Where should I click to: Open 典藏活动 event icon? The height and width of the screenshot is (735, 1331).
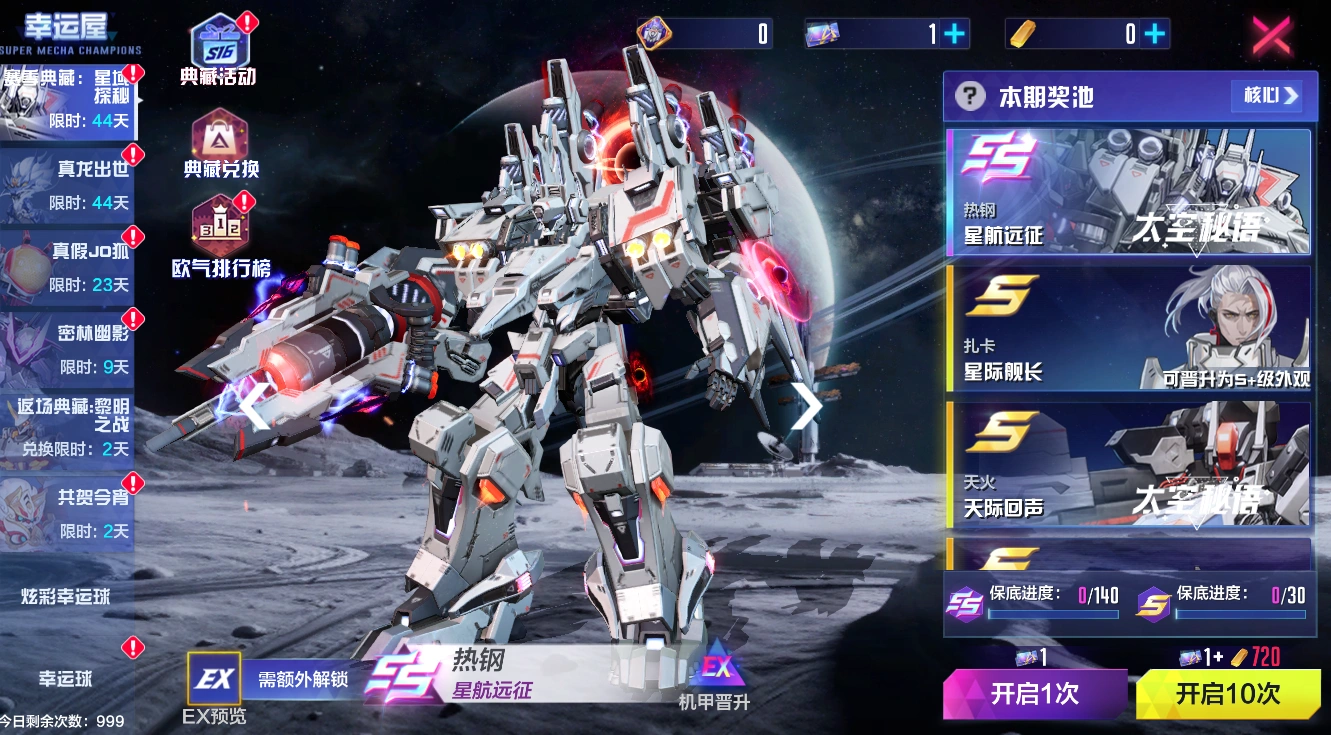(219, 50)
